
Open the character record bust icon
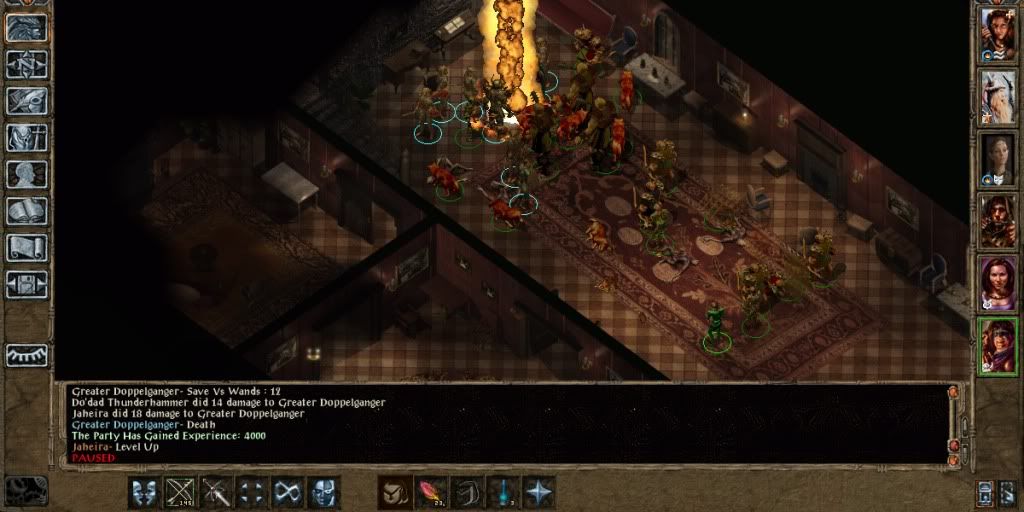pos(27,174)
